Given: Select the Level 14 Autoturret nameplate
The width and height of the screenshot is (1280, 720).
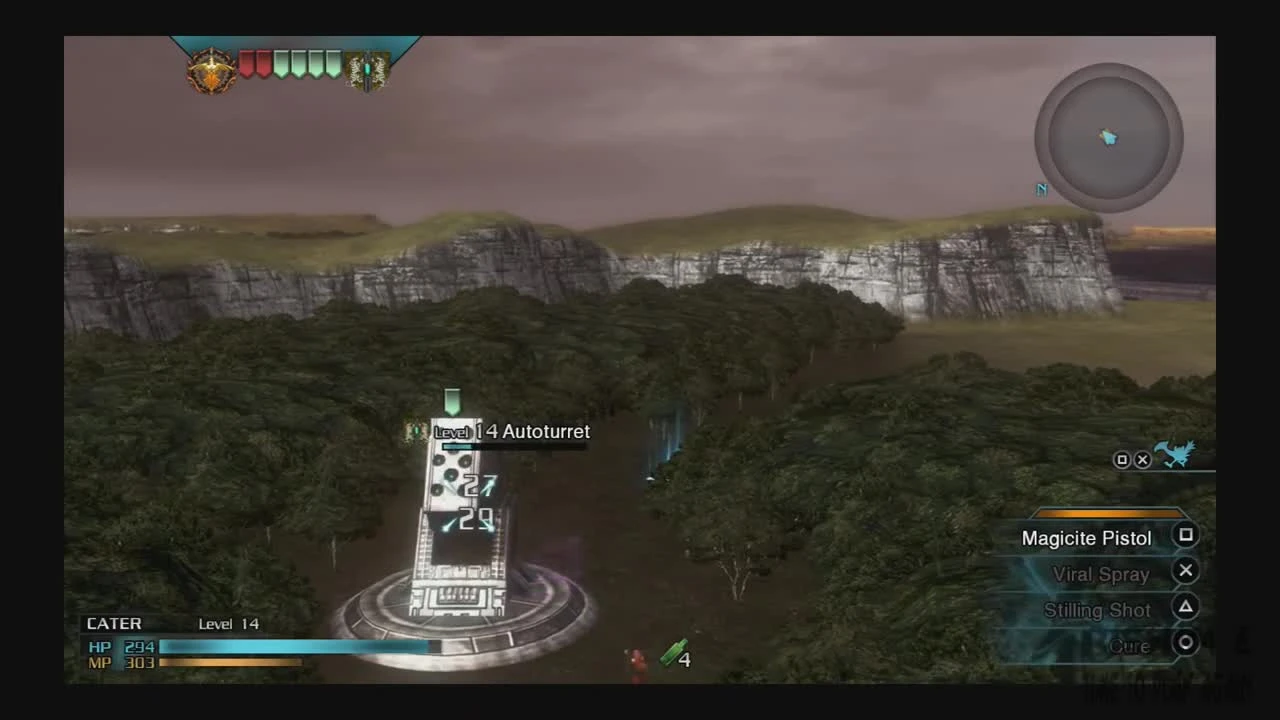Looking at the screenshot, I should click(x=512, y=431).
